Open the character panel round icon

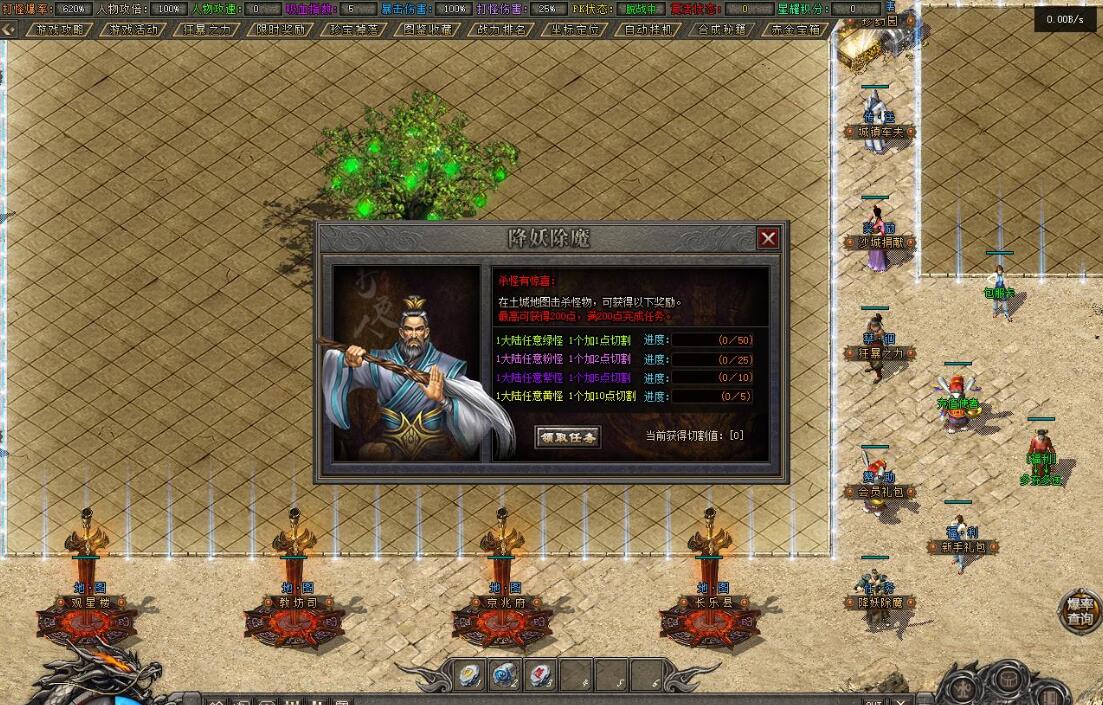click(962, 690)
